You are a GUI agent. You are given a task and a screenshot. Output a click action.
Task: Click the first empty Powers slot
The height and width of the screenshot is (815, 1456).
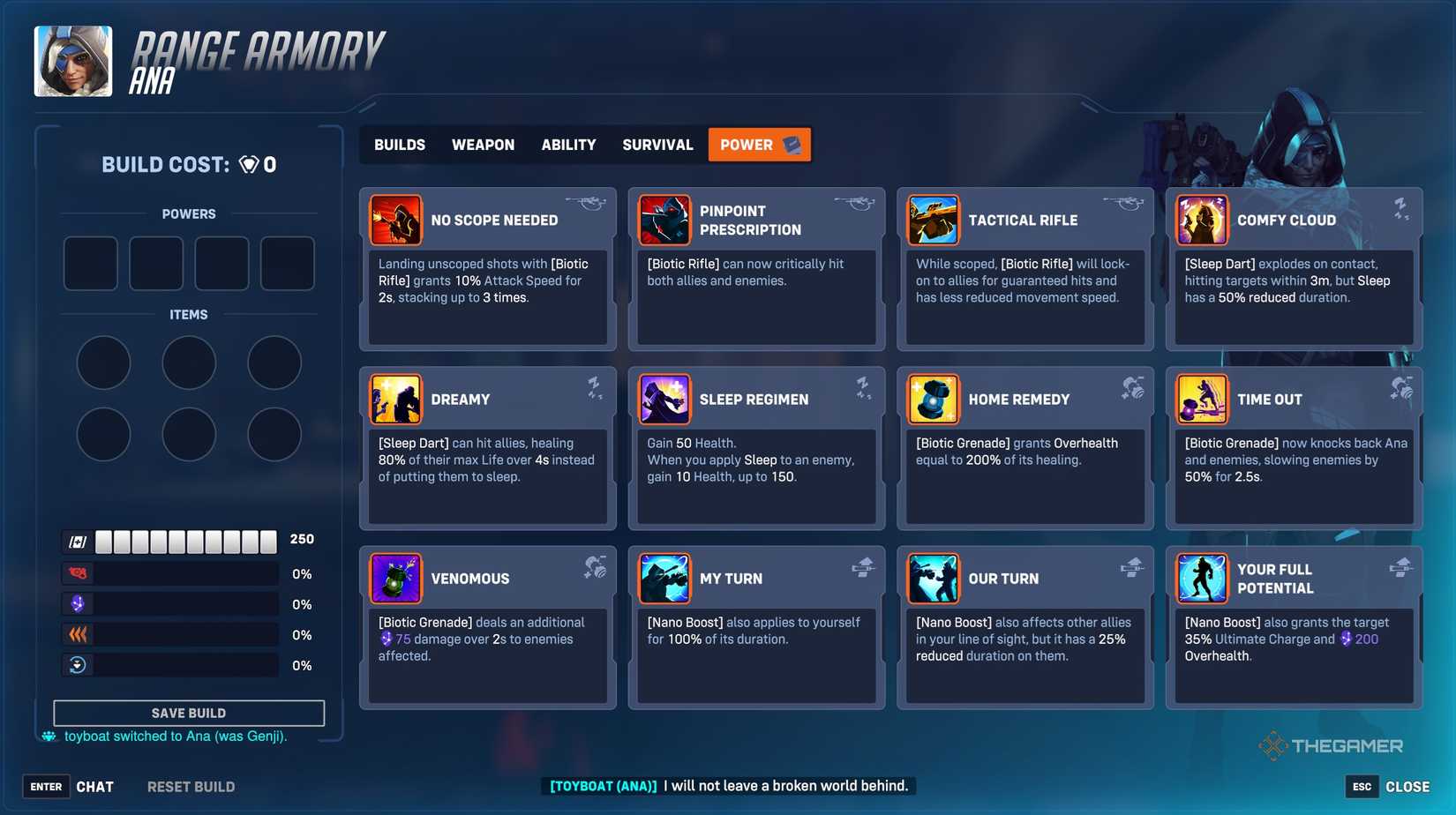pyautogui.click(x=90, y=263)
